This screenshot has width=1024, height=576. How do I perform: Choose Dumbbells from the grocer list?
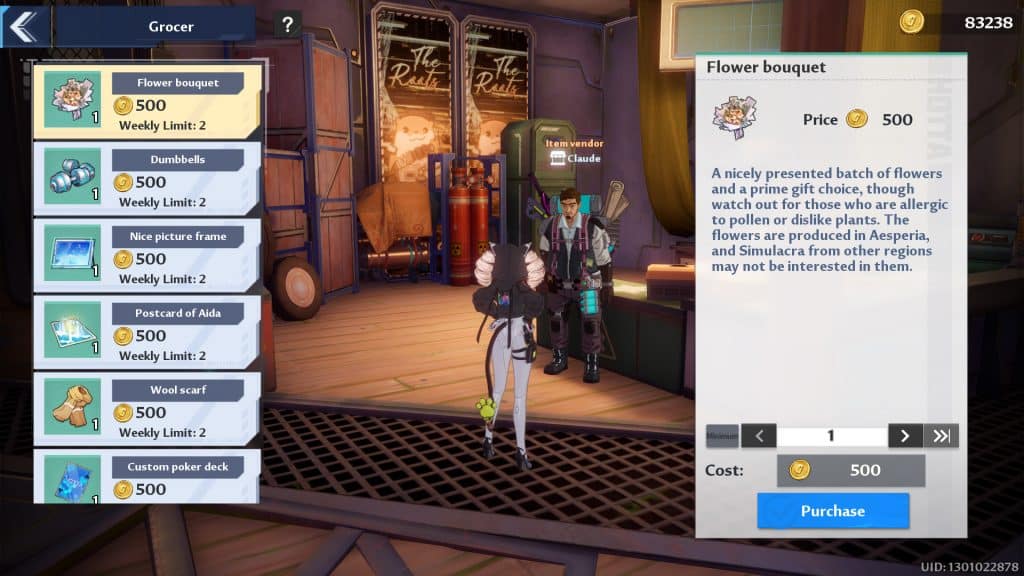148,178
